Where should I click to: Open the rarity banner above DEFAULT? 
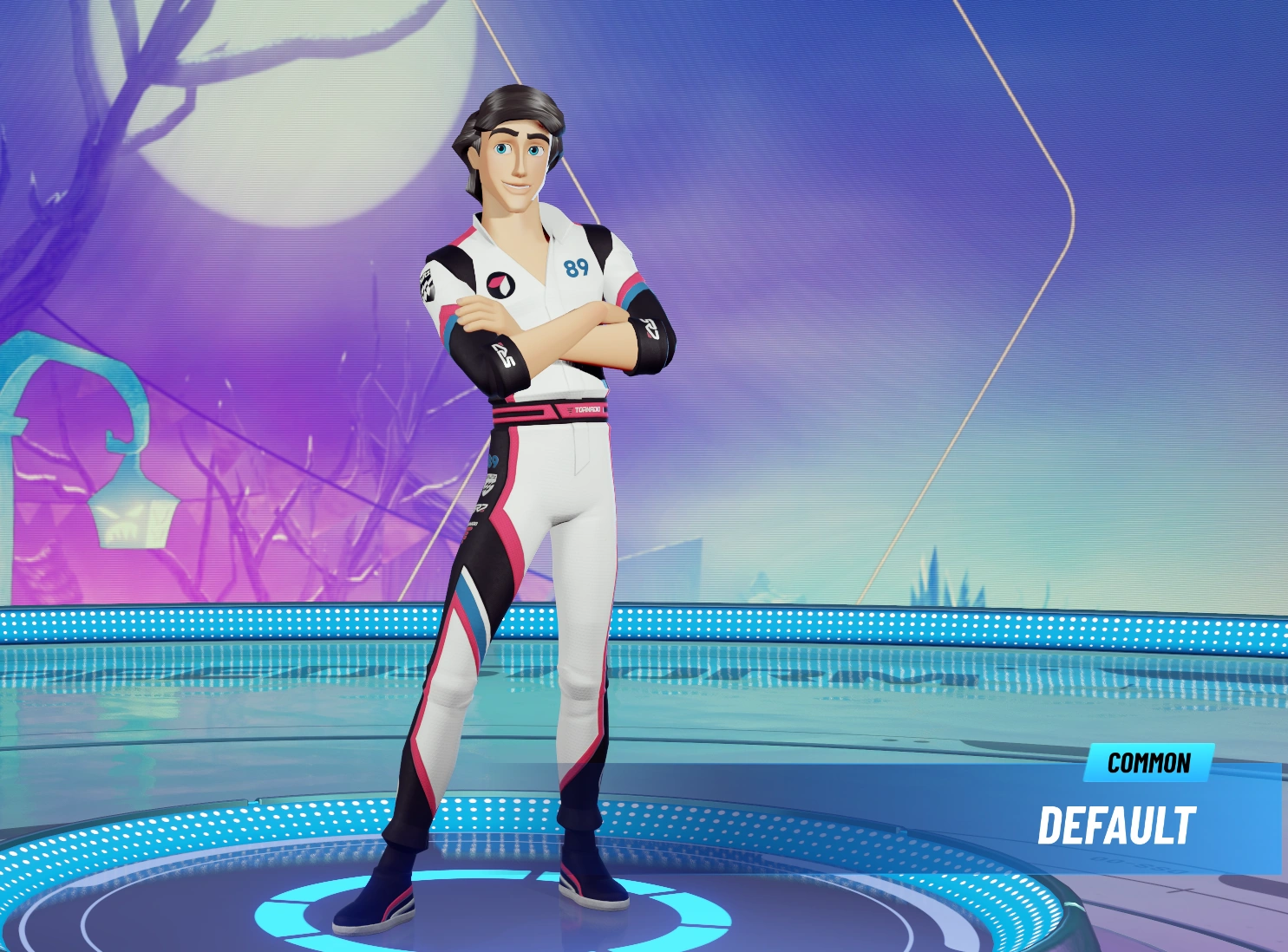tap(1149, 764)
